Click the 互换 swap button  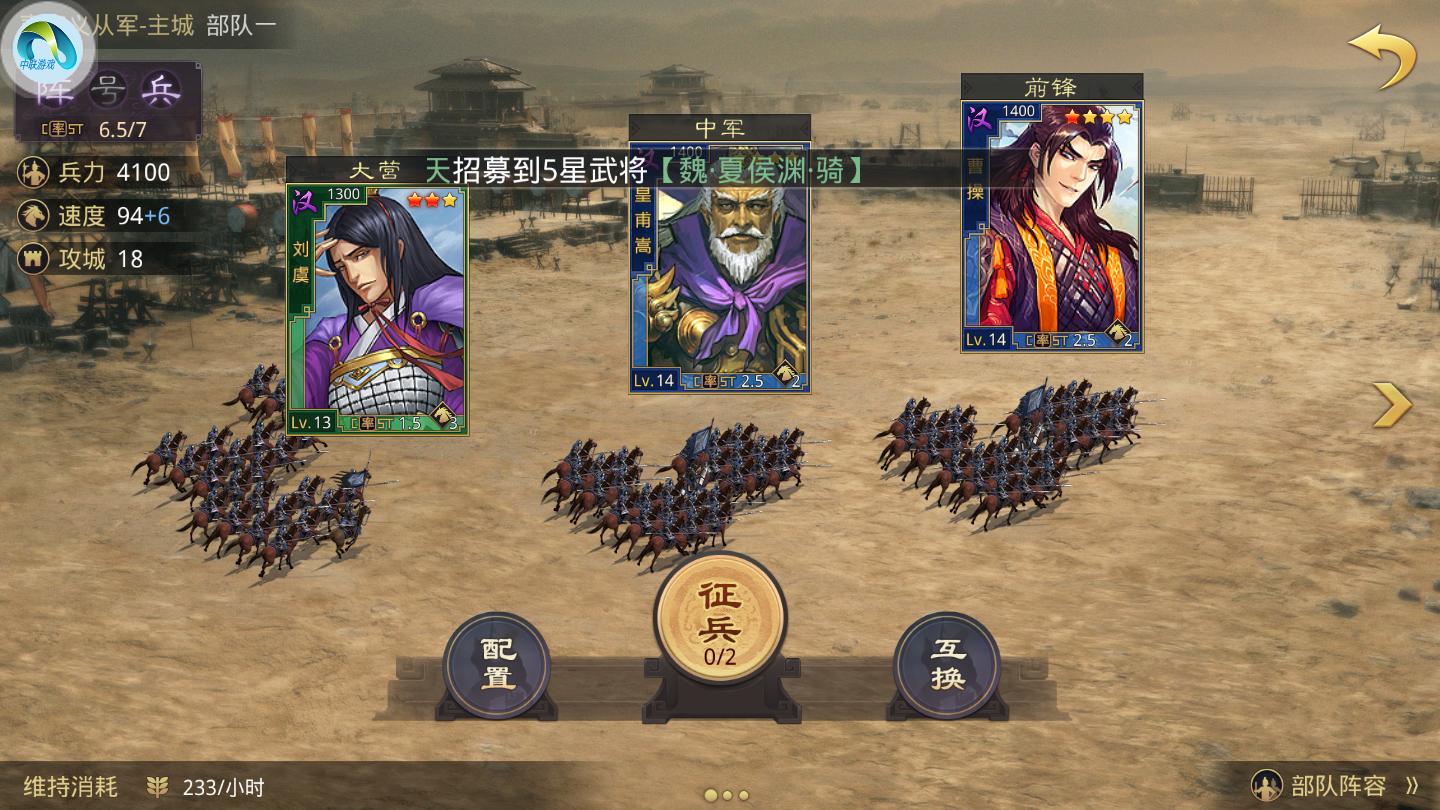(x=949, y=661)
